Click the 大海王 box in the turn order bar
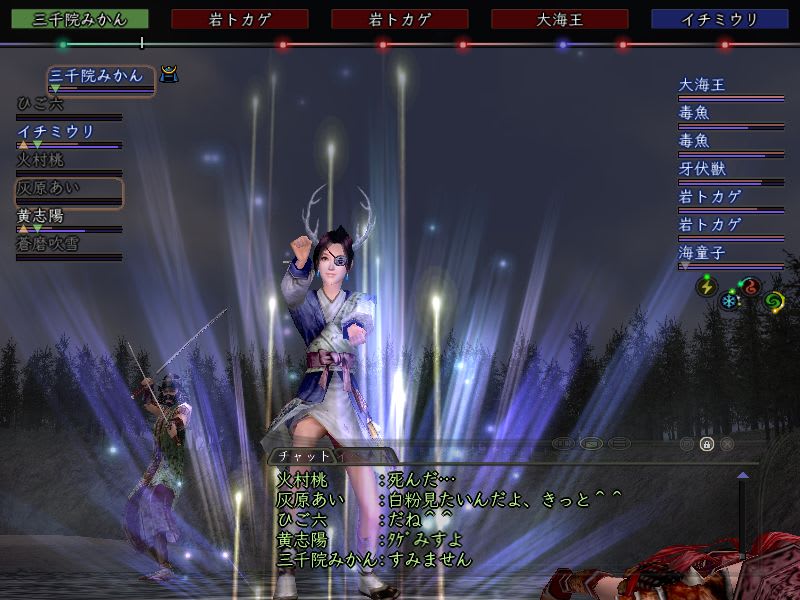Screen dimensions: 800x600 point(559,19)
